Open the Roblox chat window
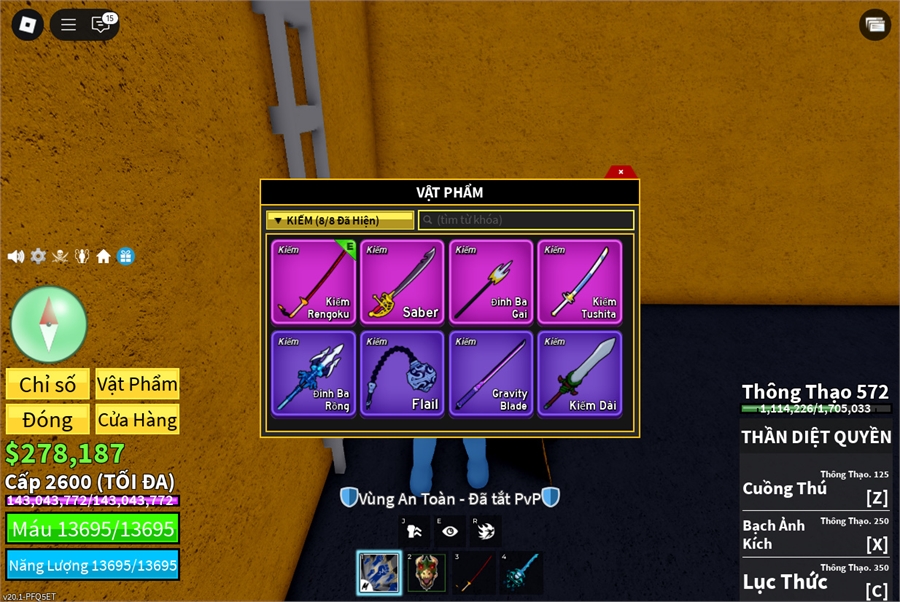This screenshot has width=900, height=602. (101, 25)
